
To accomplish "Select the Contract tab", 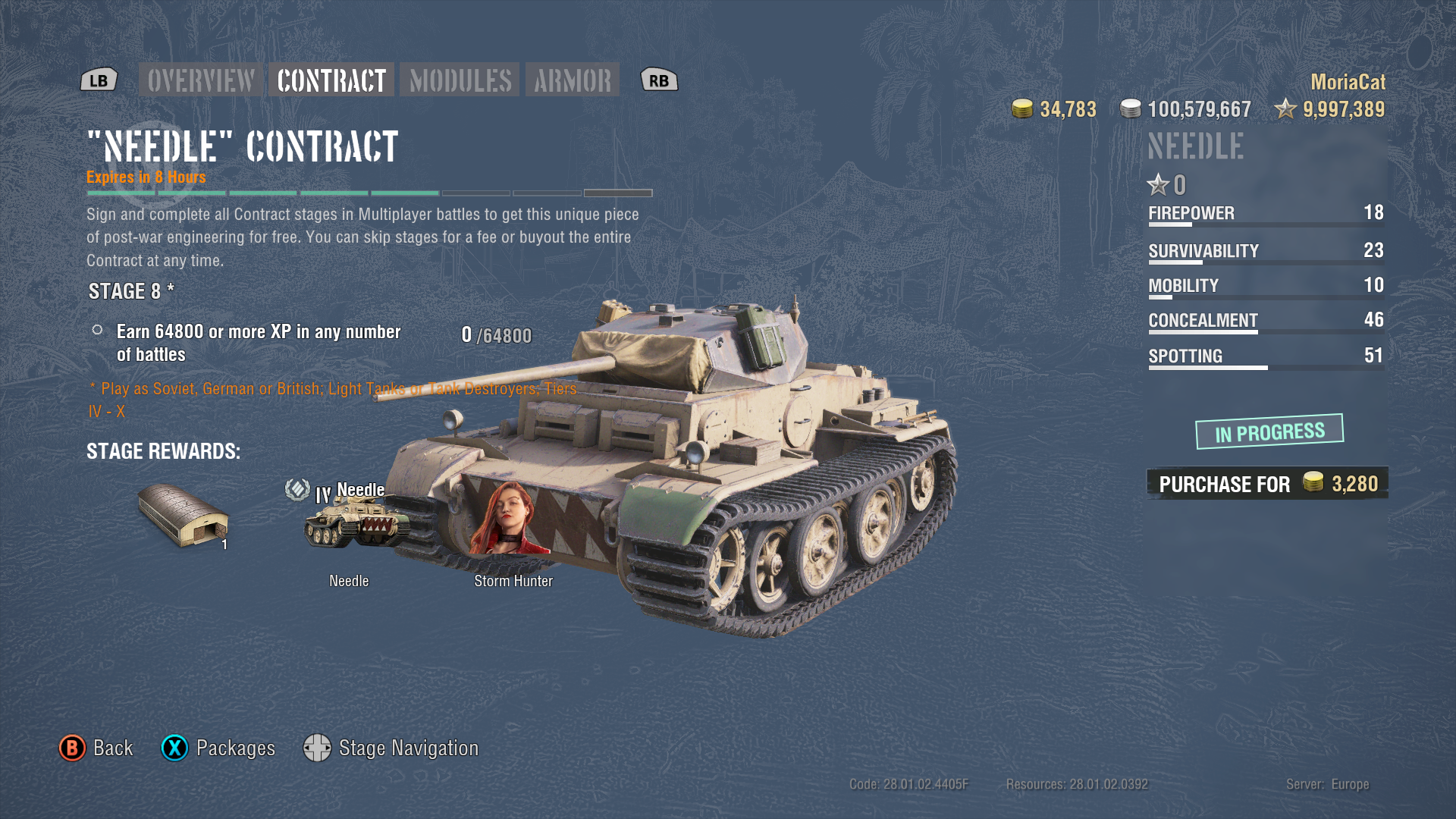I will coord(331,80).
